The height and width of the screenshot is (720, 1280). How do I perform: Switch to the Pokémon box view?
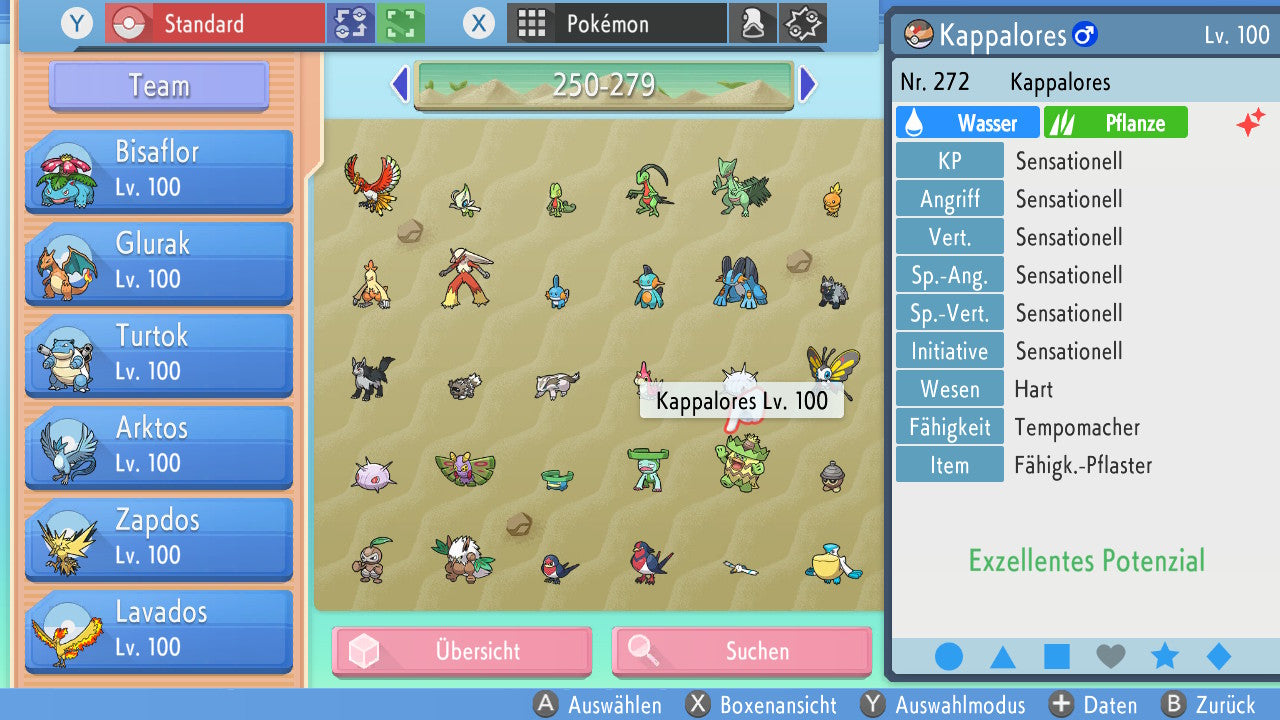(617, 23)
